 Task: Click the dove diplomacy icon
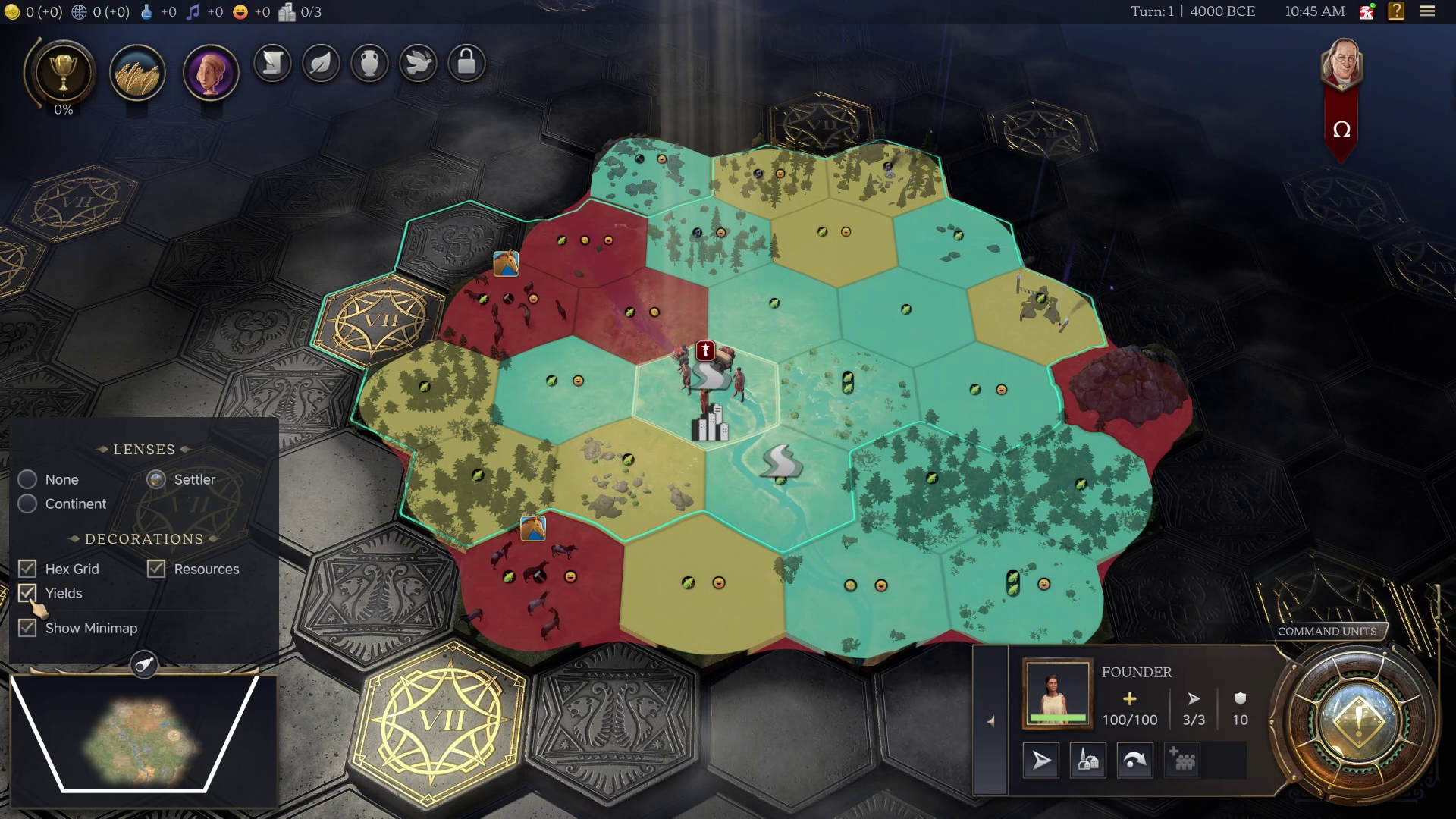coord(418,64)
